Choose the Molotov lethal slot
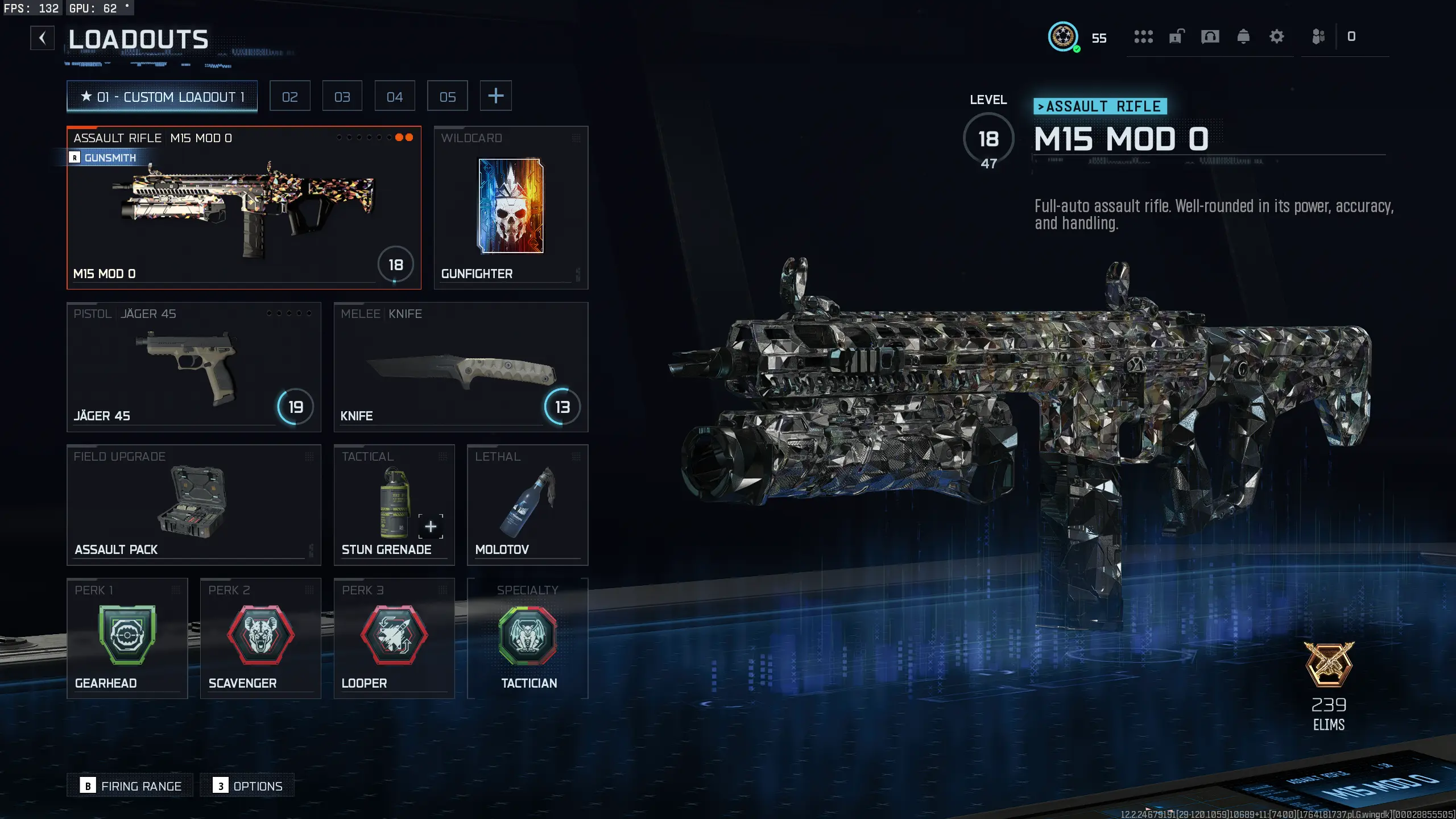The image size is (1456, 819). (527, 504)
